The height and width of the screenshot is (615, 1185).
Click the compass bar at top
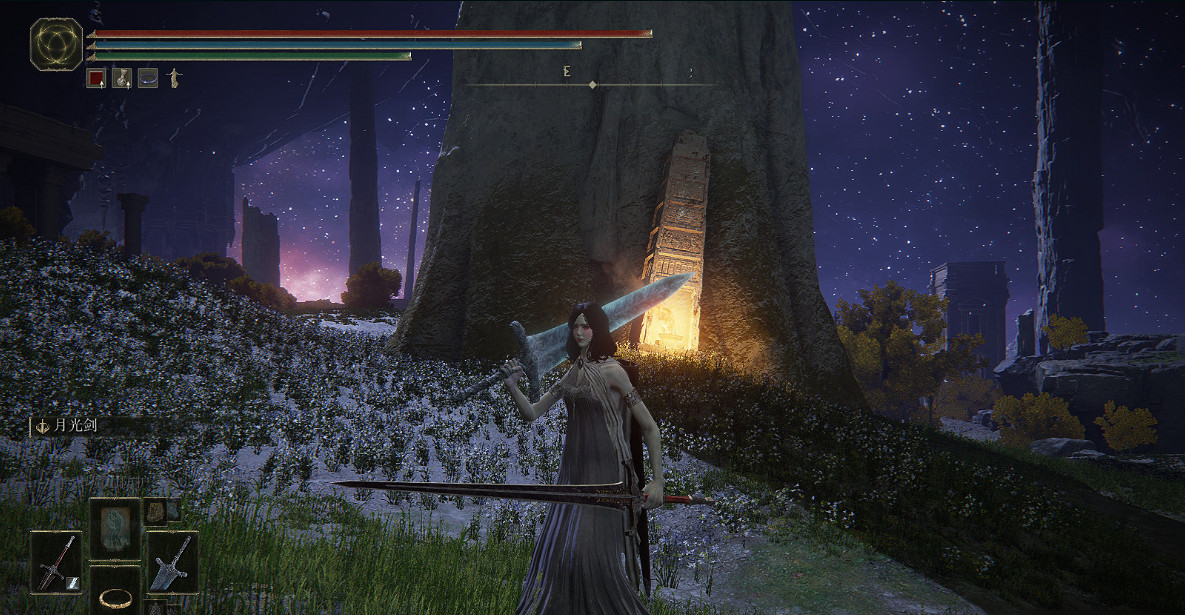pyautogui.click(x=592, y=84)
